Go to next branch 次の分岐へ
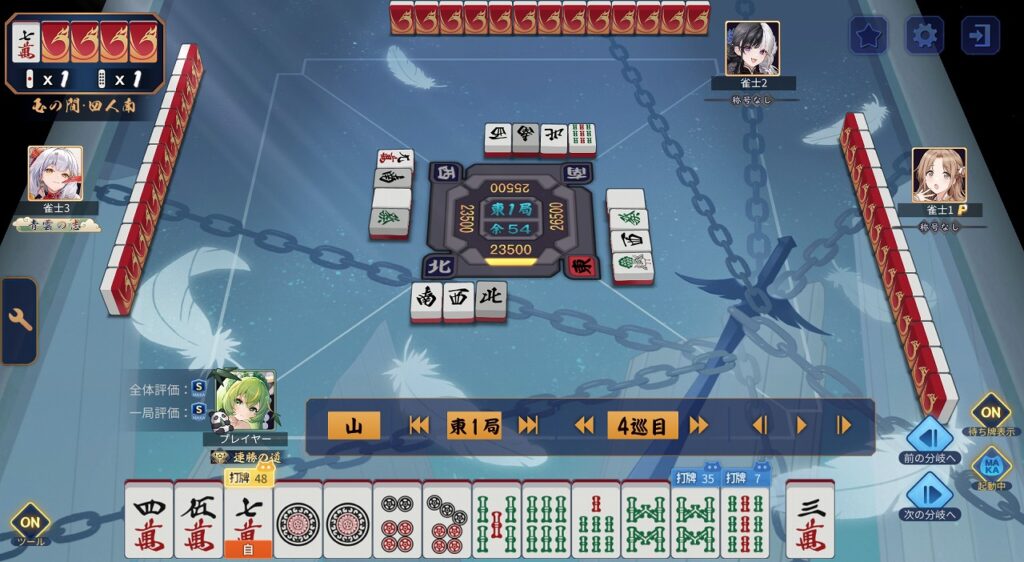1024x562 pixels. 930,494
